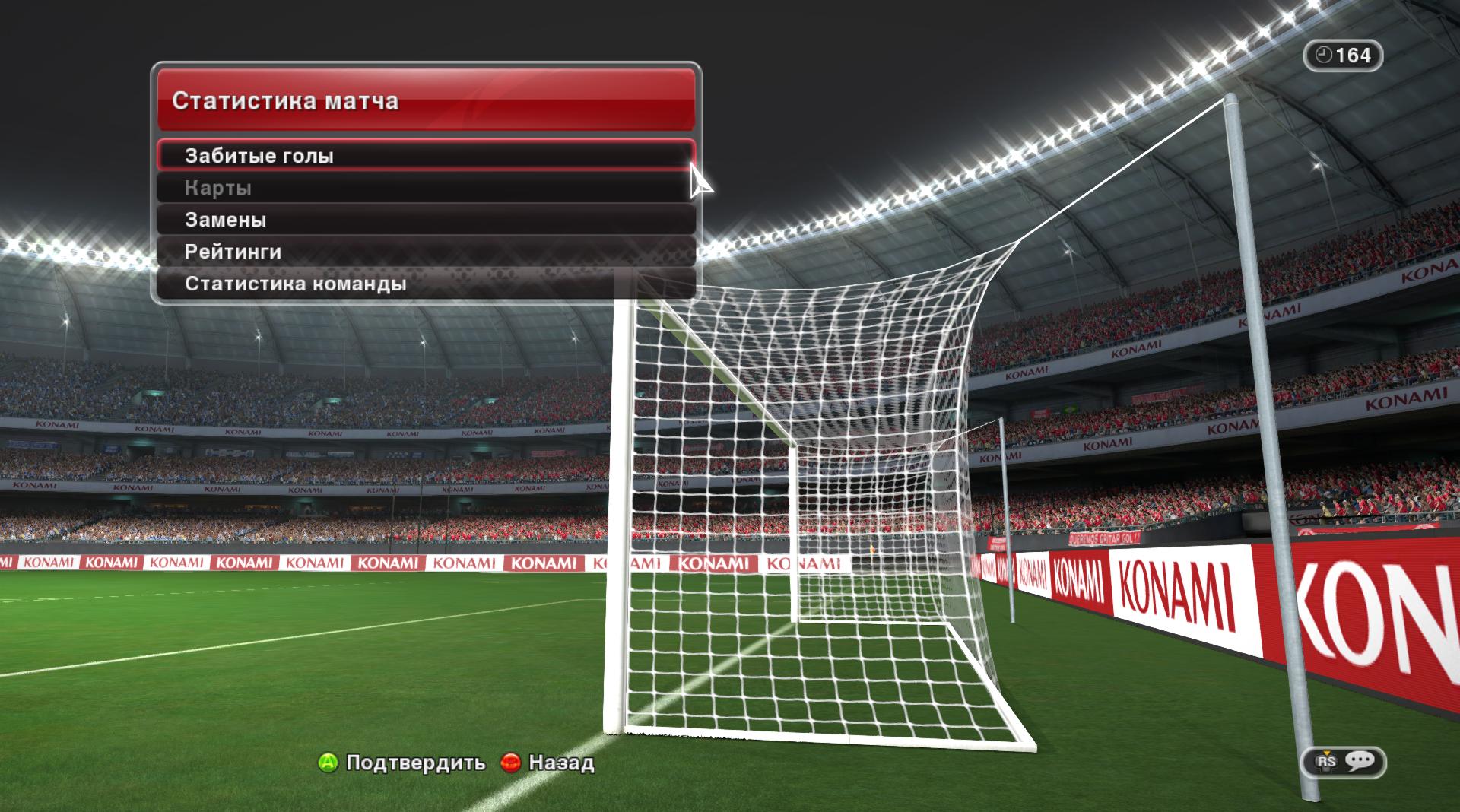Choose Замены in match statistics
Image resolution: width=1460 pixels, height=812 pixels.
pos(424,220)
